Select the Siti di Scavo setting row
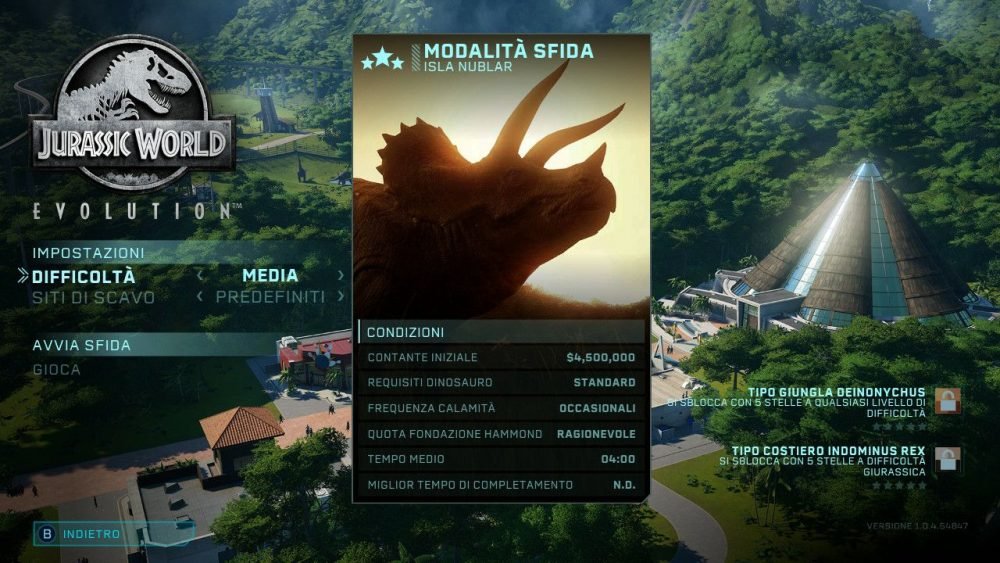This screenshot has width=1000, height=563. (93, 297)
